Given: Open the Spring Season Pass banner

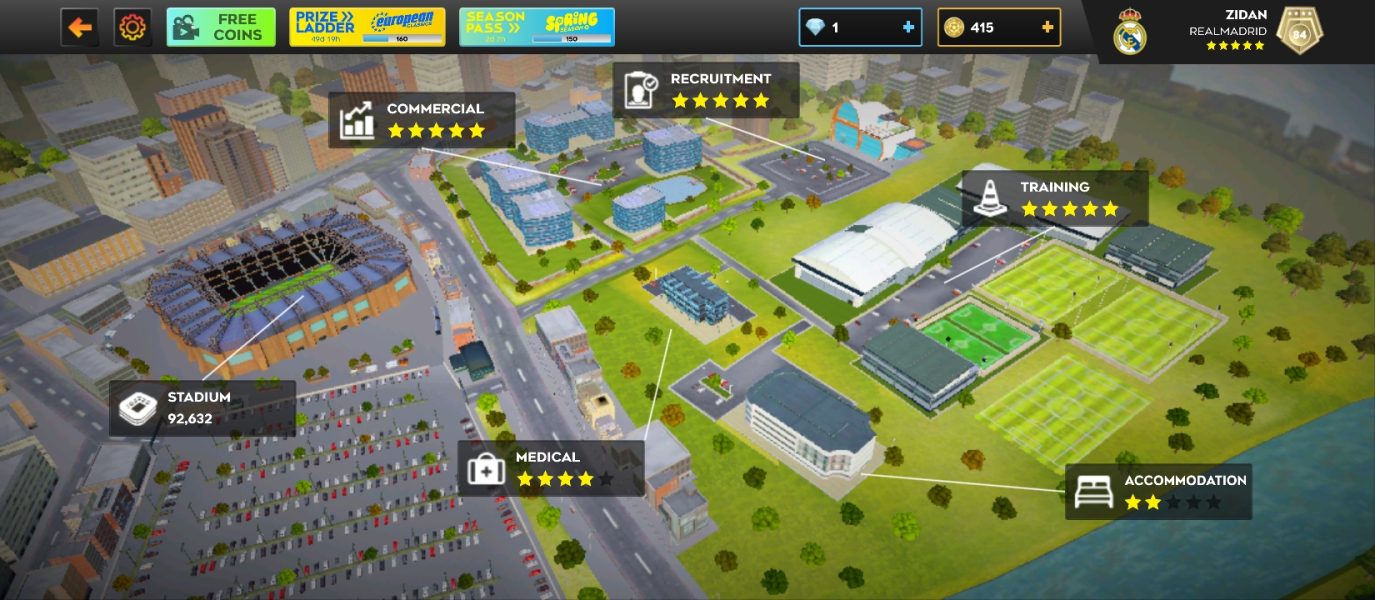Looking at the screenshot, I should tap(537, 27).
